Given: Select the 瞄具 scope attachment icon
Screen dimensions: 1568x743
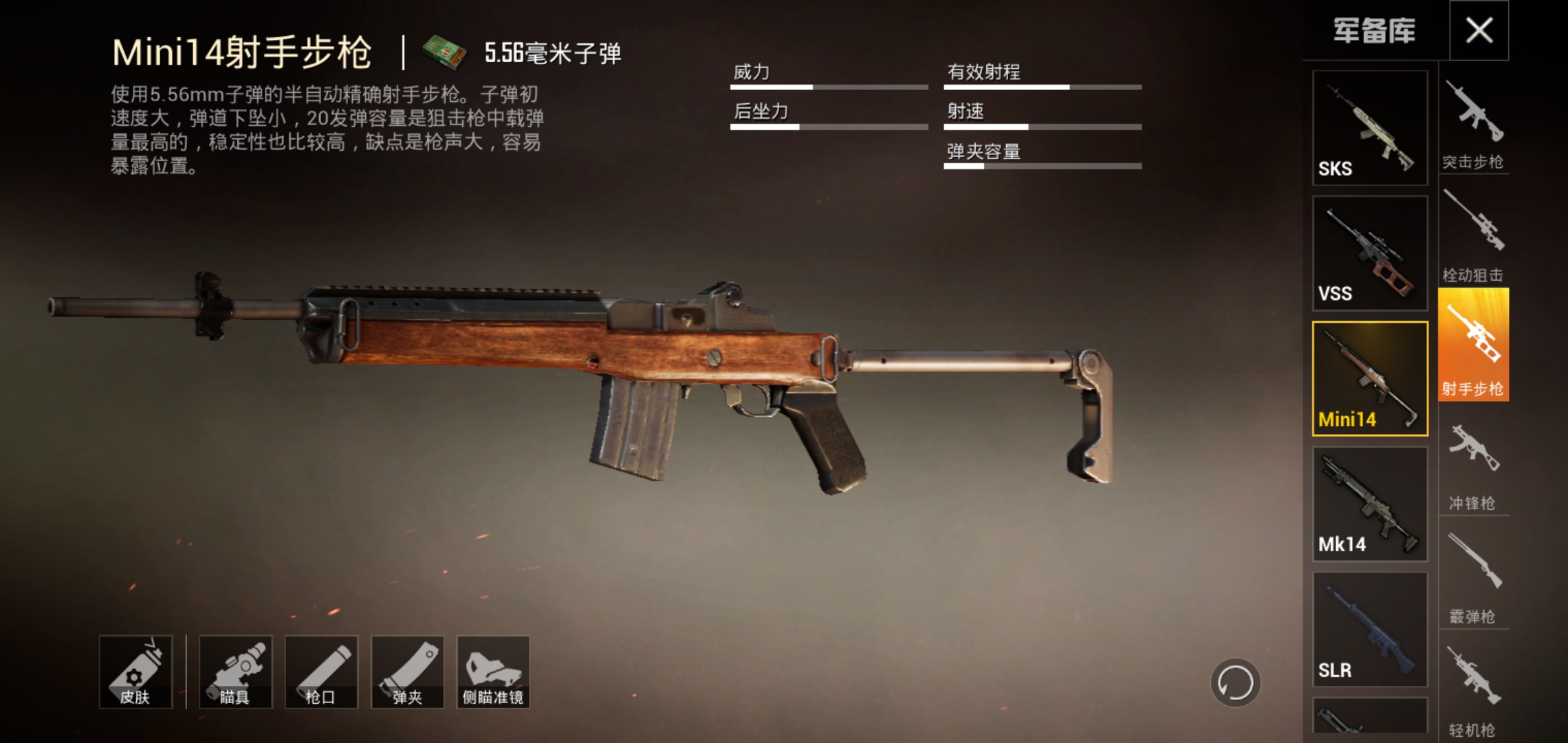Looking at the screenshot, I should [237, 671].
